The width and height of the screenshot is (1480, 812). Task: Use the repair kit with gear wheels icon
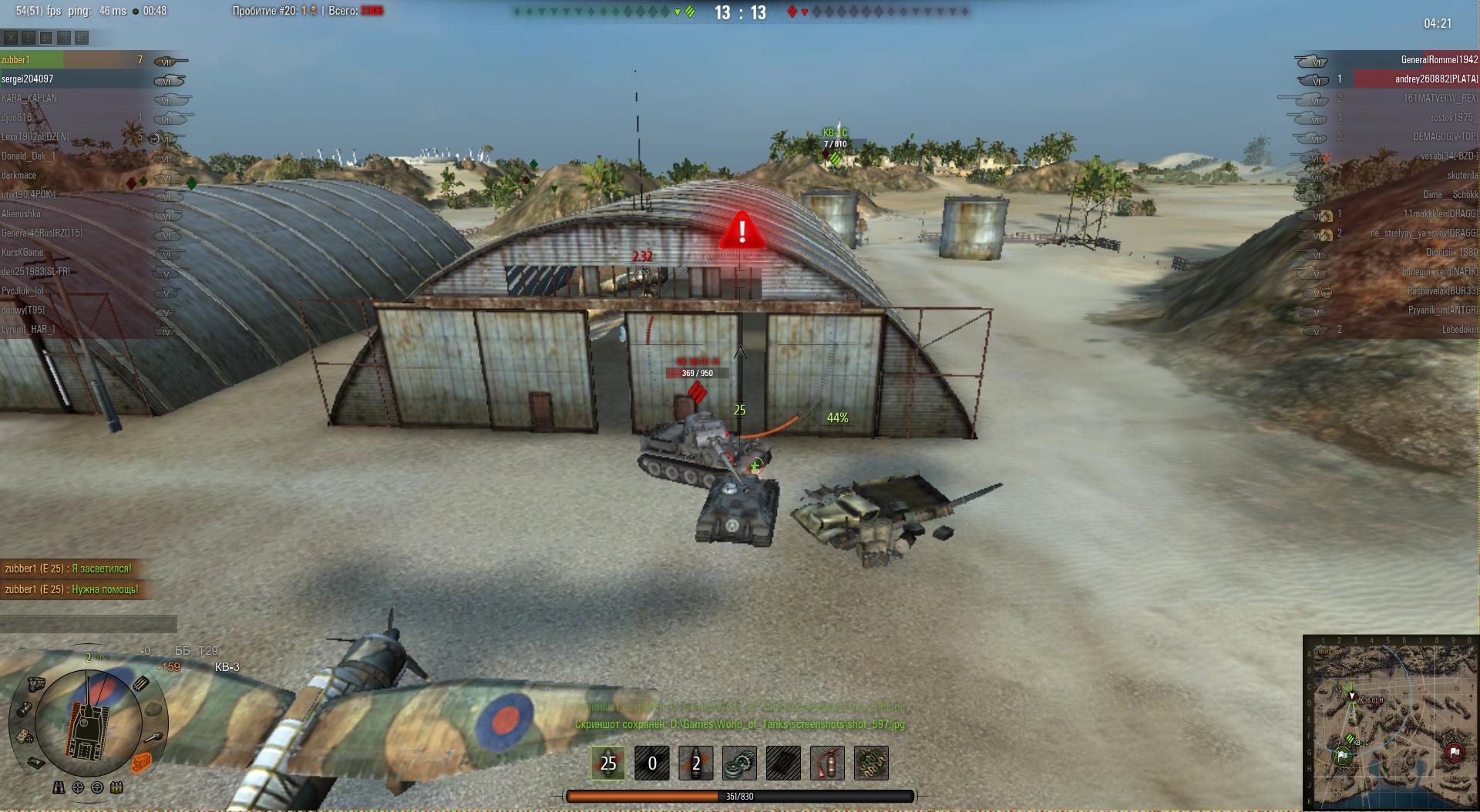739,763
